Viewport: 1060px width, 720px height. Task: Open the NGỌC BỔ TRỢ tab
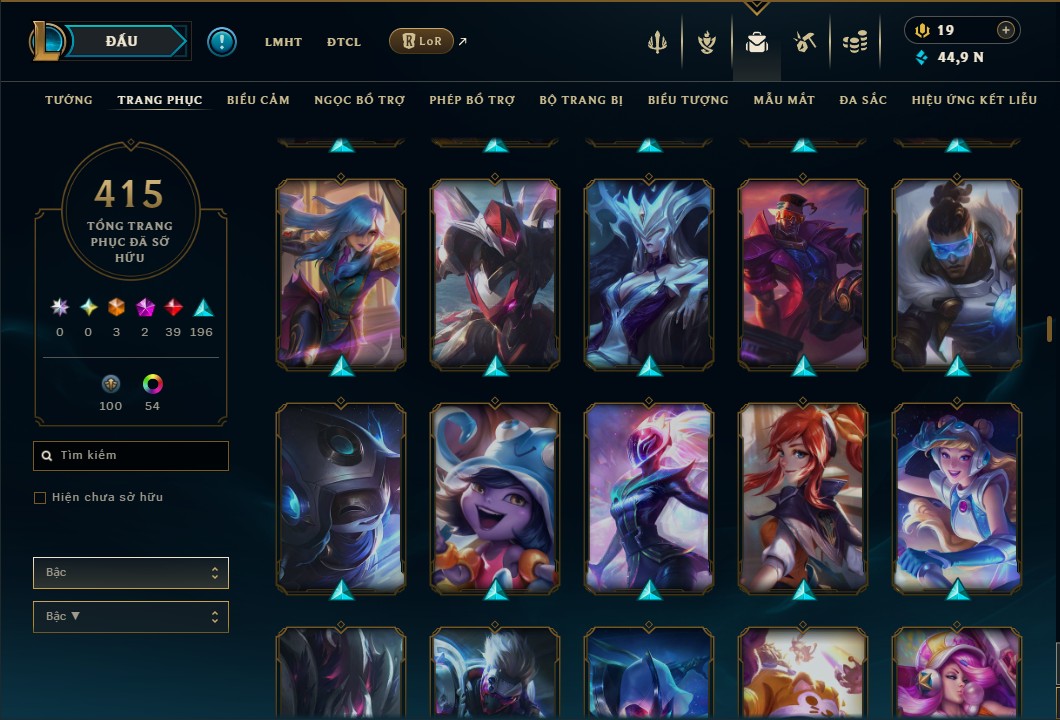point(359,100)
